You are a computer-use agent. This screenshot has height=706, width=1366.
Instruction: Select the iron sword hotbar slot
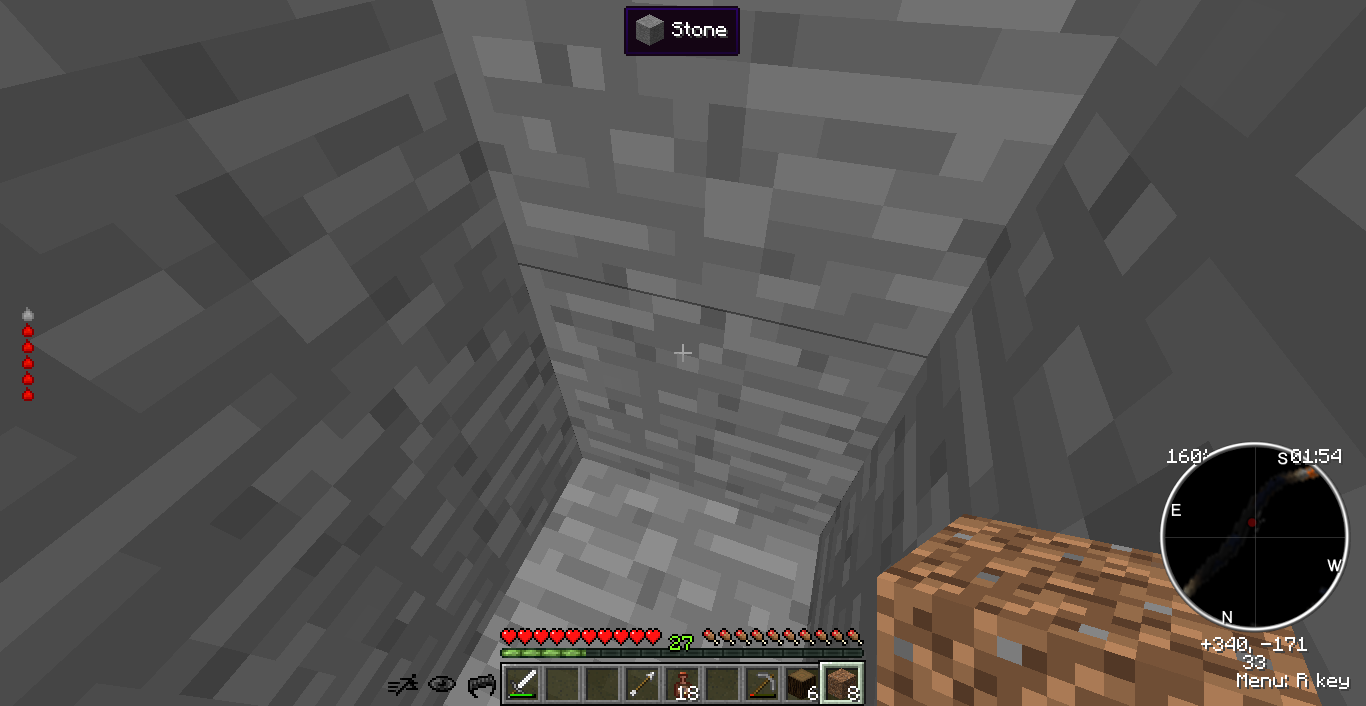pos(522,685)
